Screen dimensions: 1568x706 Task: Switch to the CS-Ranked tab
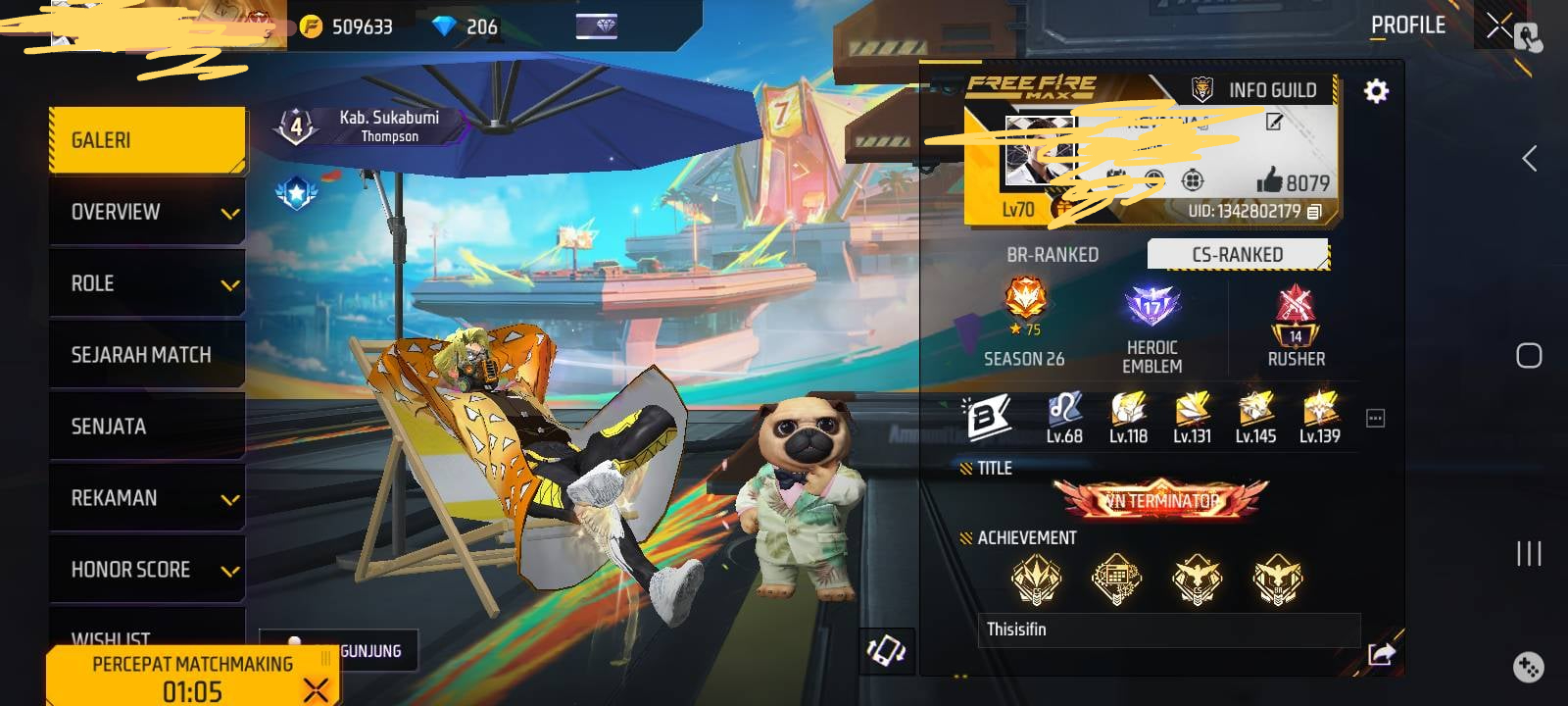coord(1237,253)
